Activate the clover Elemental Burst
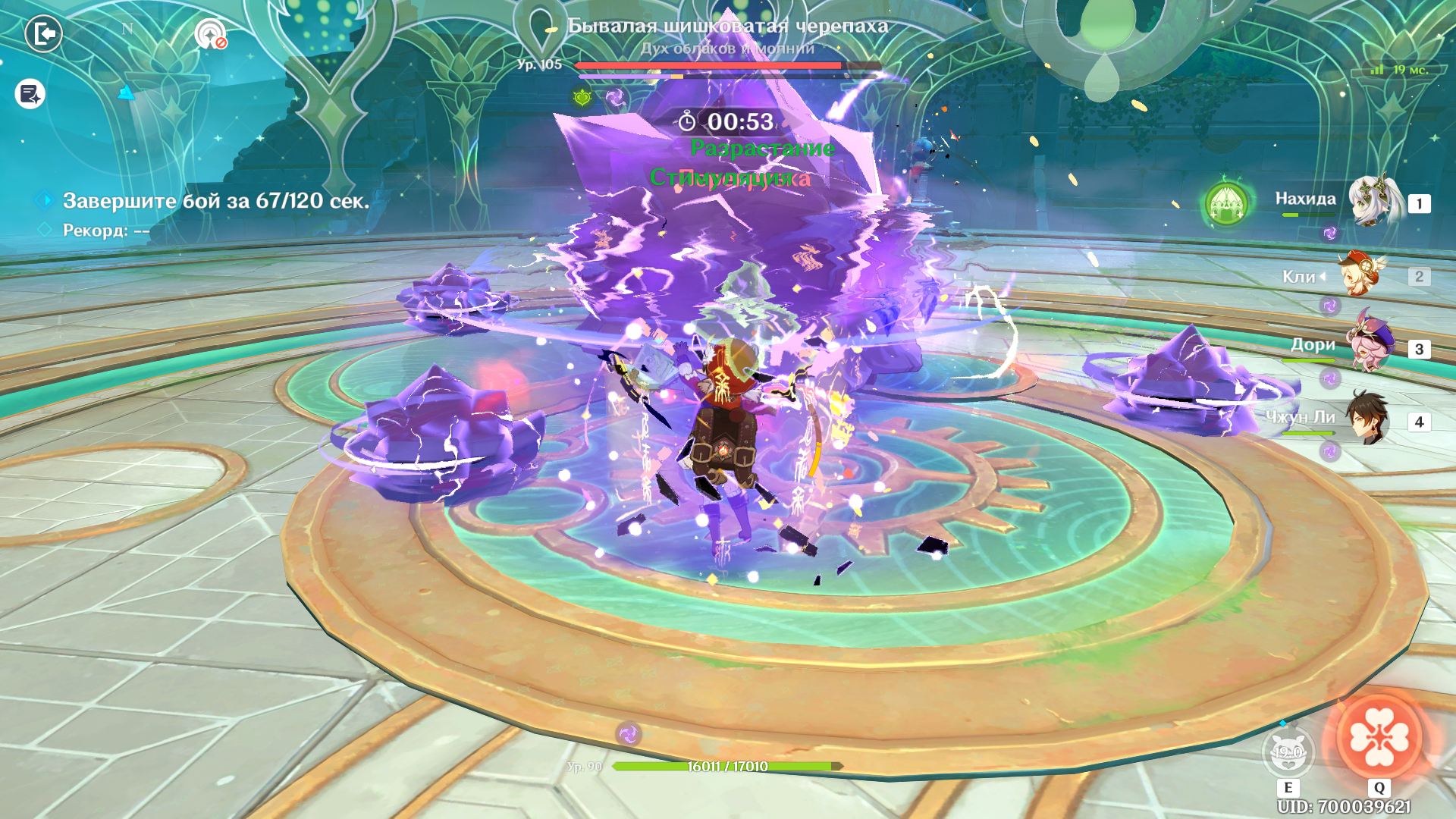This screenshot has width=1456, height=819. coord(1379,737)
